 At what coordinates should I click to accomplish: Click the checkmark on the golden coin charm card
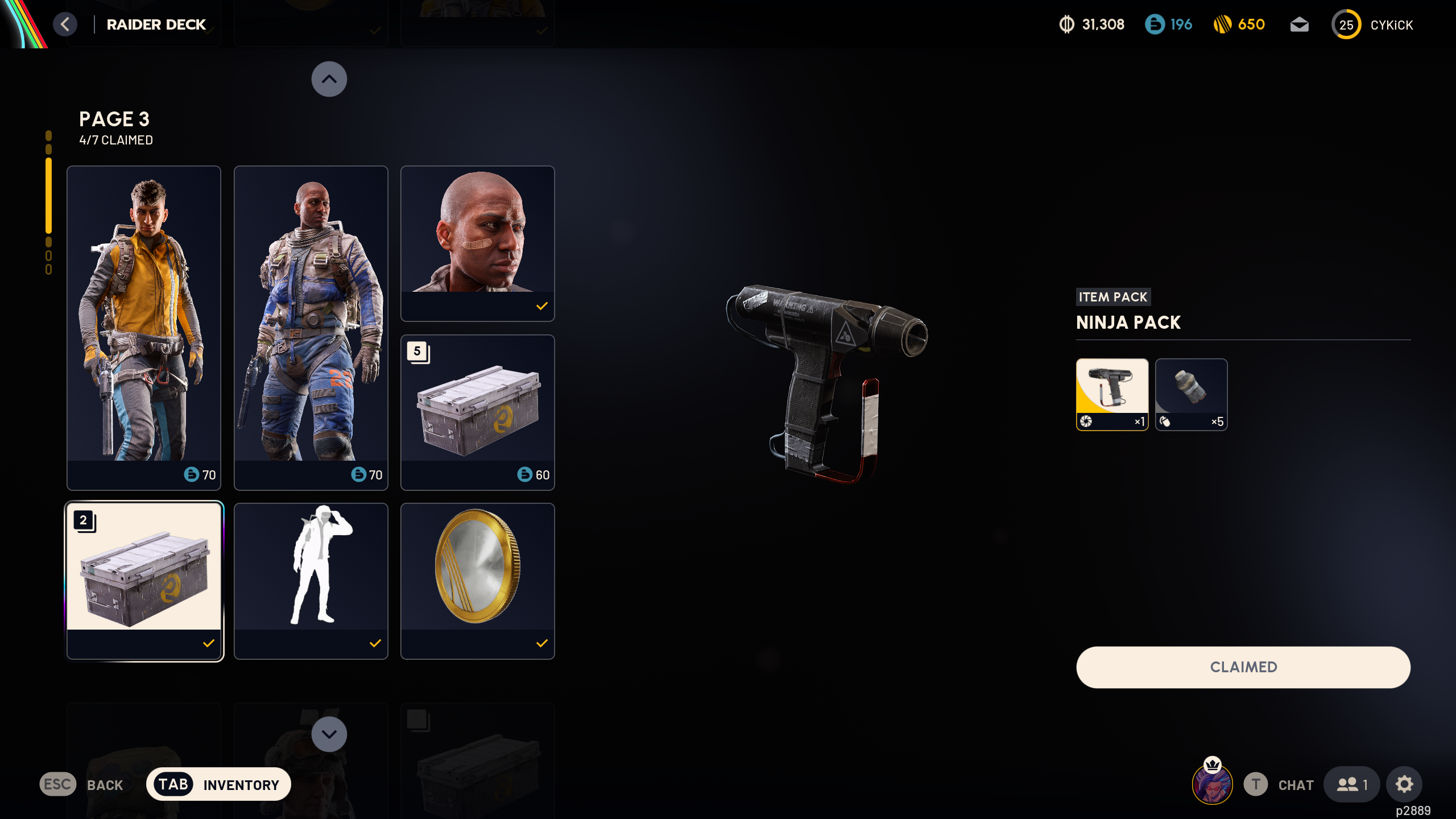[541, 644]
